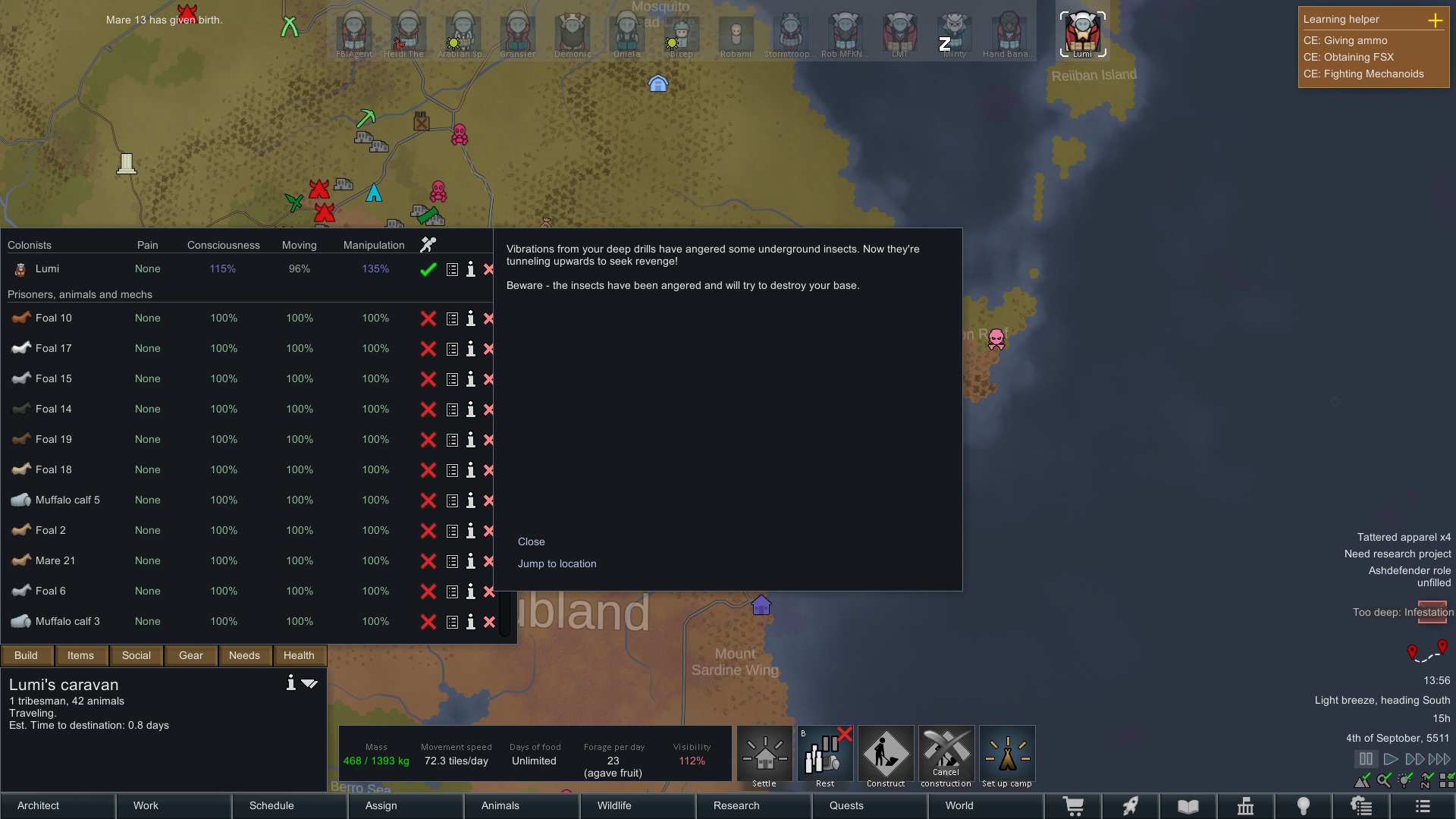The width and height of the screenshot is (1456, 819).
Task: Click the down chevron beside the caravan info icon
Action: [x=309, y=683]
